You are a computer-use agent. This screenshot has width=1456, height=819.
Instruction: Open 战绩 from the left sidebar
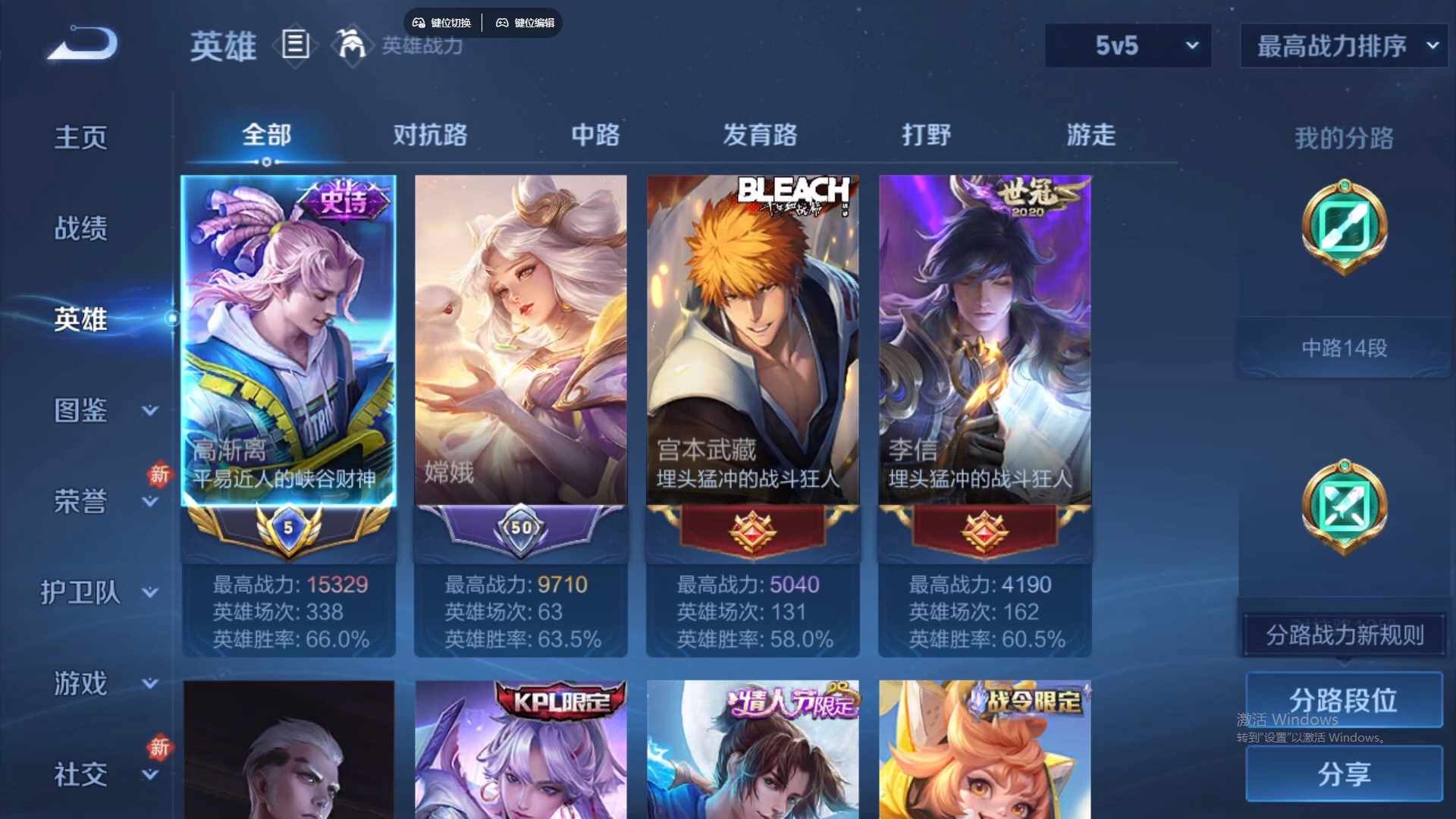(x=82, y=227)
